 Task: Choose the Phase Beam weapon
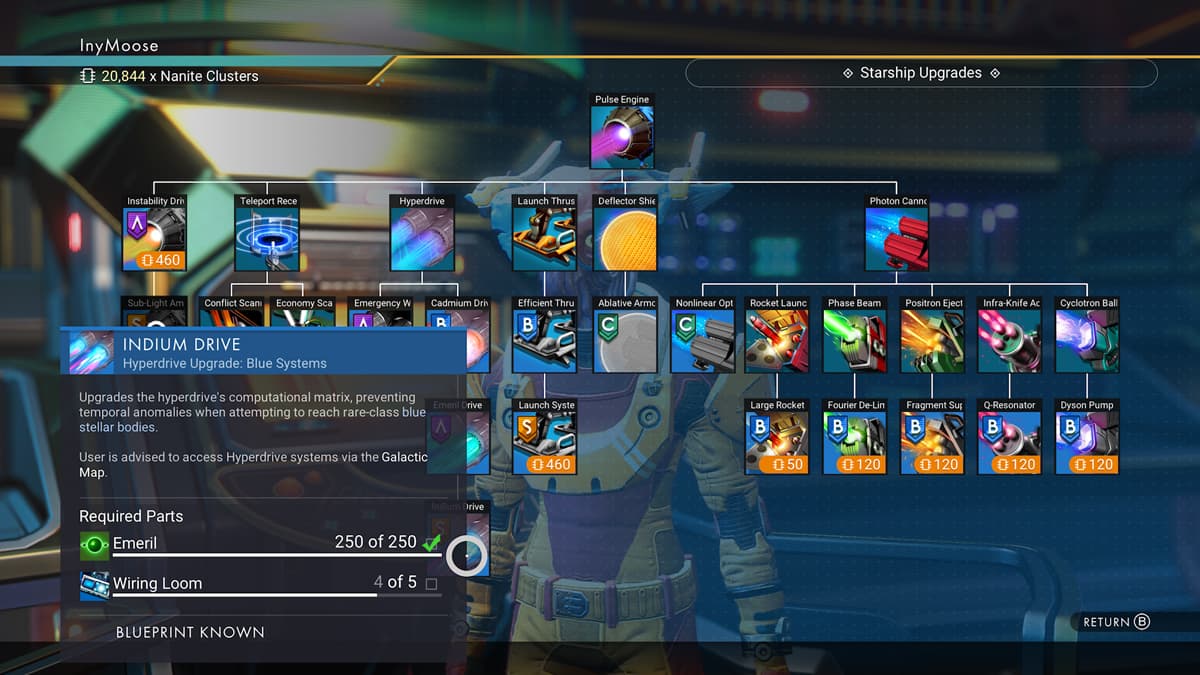(x=855, y=341)
